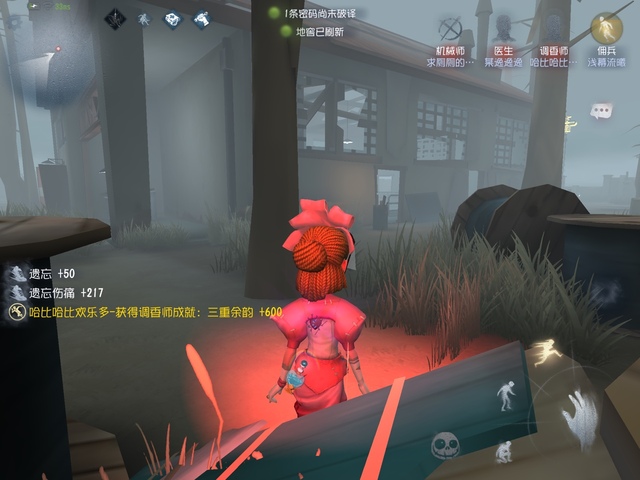Tap the third diamond persona trait icon
Viewport: 640px width, 480px height.
click(172, 18)
